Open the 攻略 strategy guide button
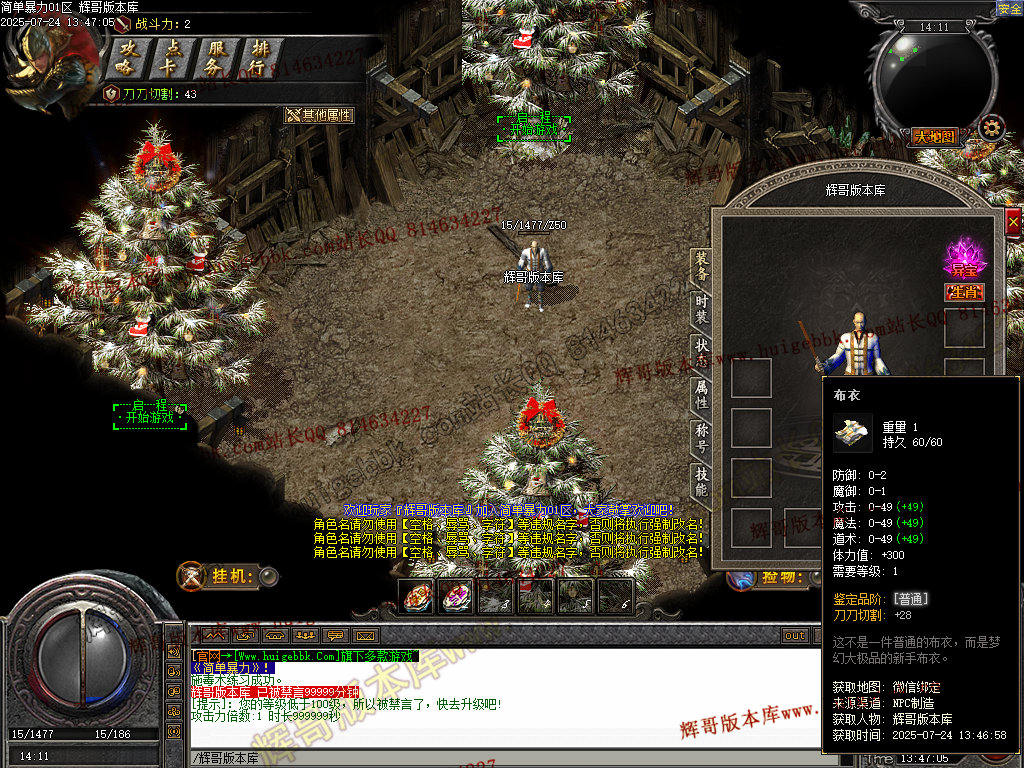Screen dimensions: 1024x768 [x=125, y=58]
